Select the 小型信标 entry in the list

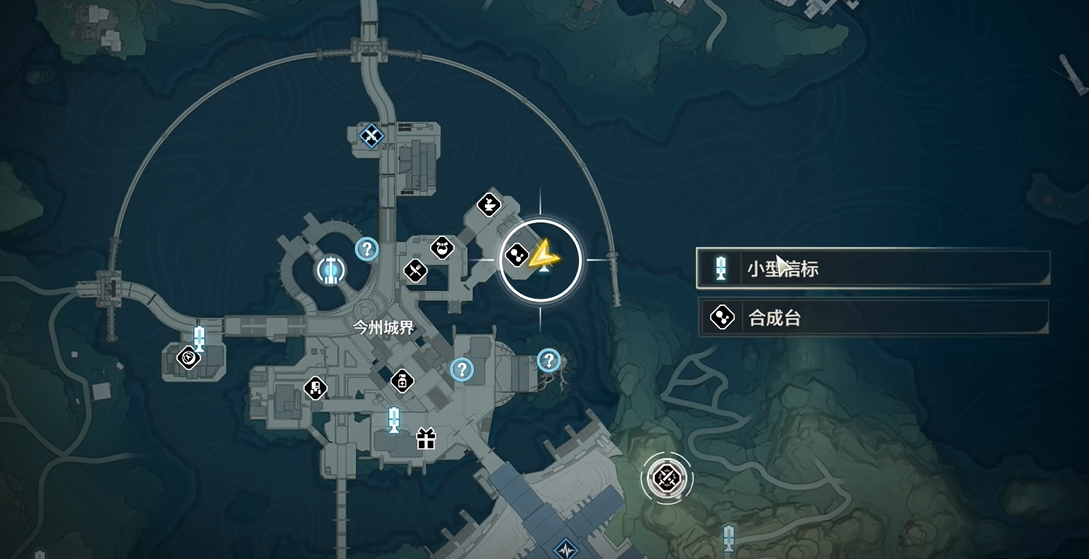click(x=872, y=268)
